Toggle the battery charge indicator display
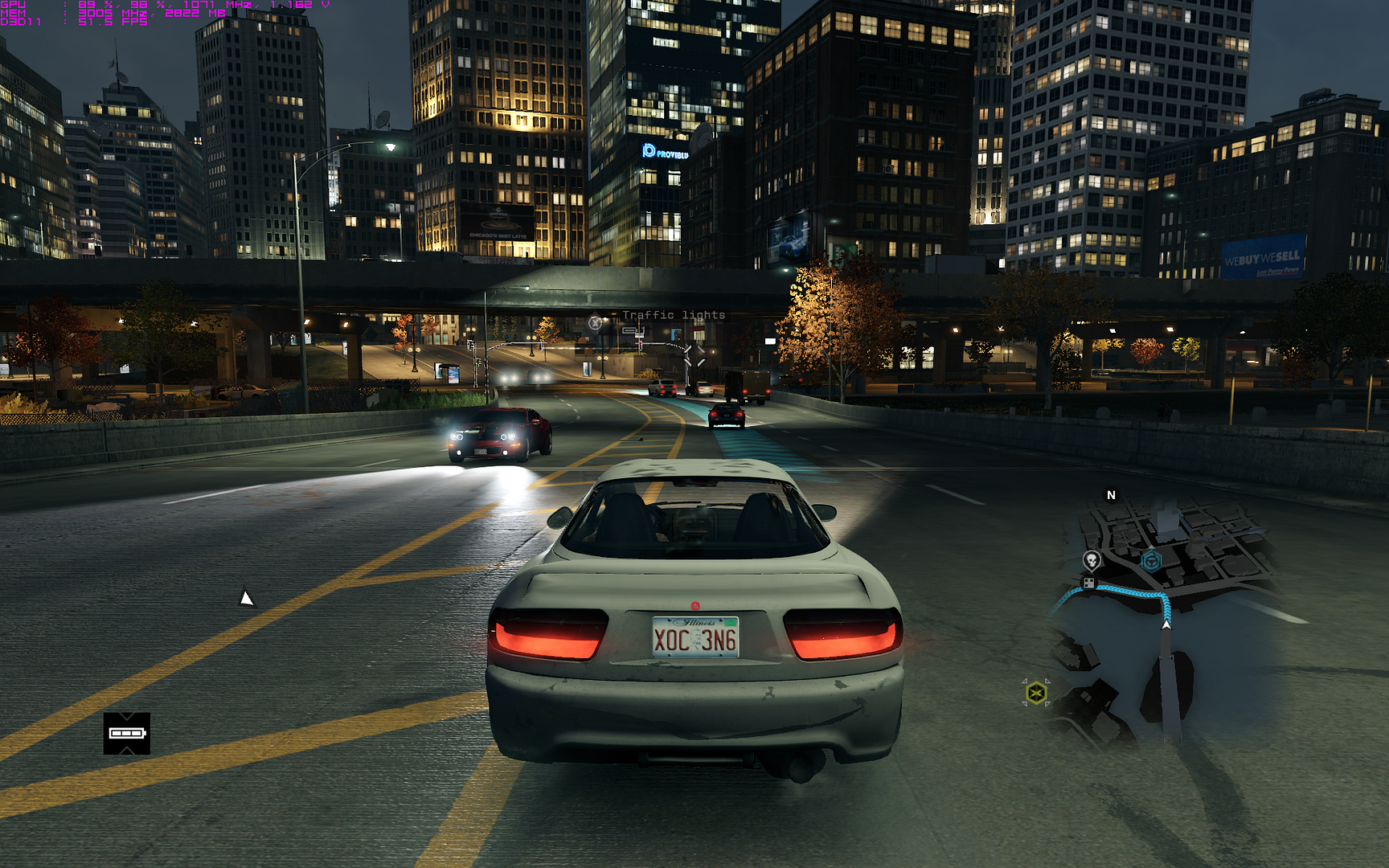 (x=126, y=733)
